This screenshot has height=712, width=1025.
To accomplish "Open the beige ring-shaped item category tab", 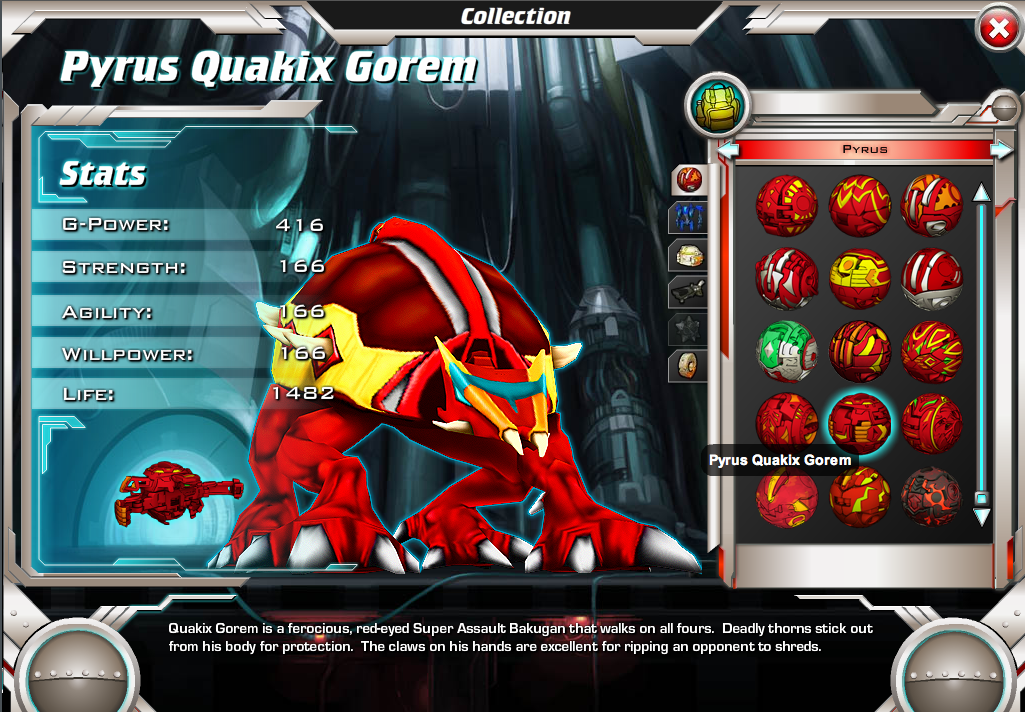I will pyautogui.click(x=689, y=366).
